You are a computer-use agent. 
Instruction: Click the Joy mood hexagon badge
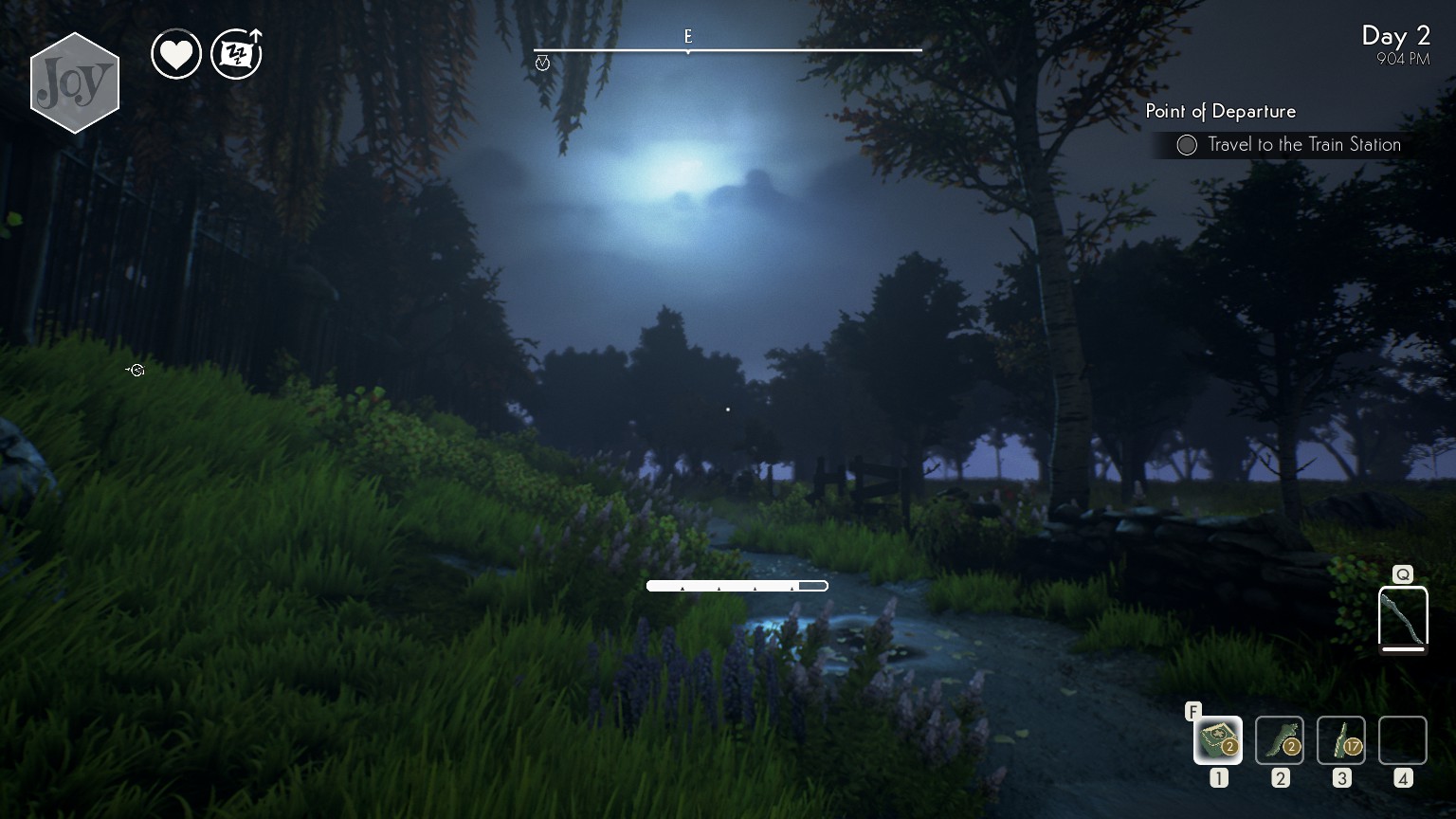[x=75, y=82]
